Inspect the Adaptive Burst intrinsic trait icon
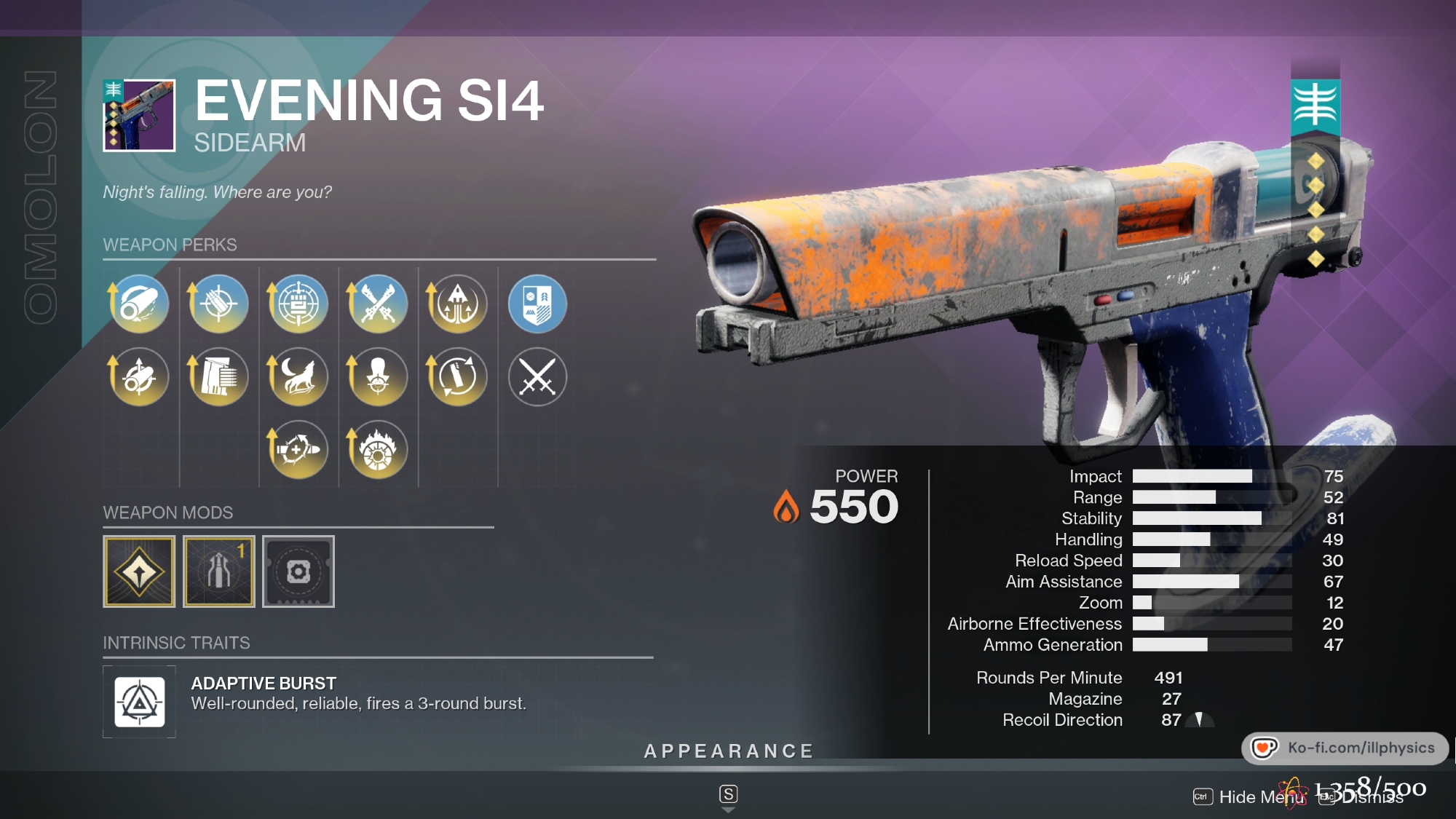 (x=139, y=702)
